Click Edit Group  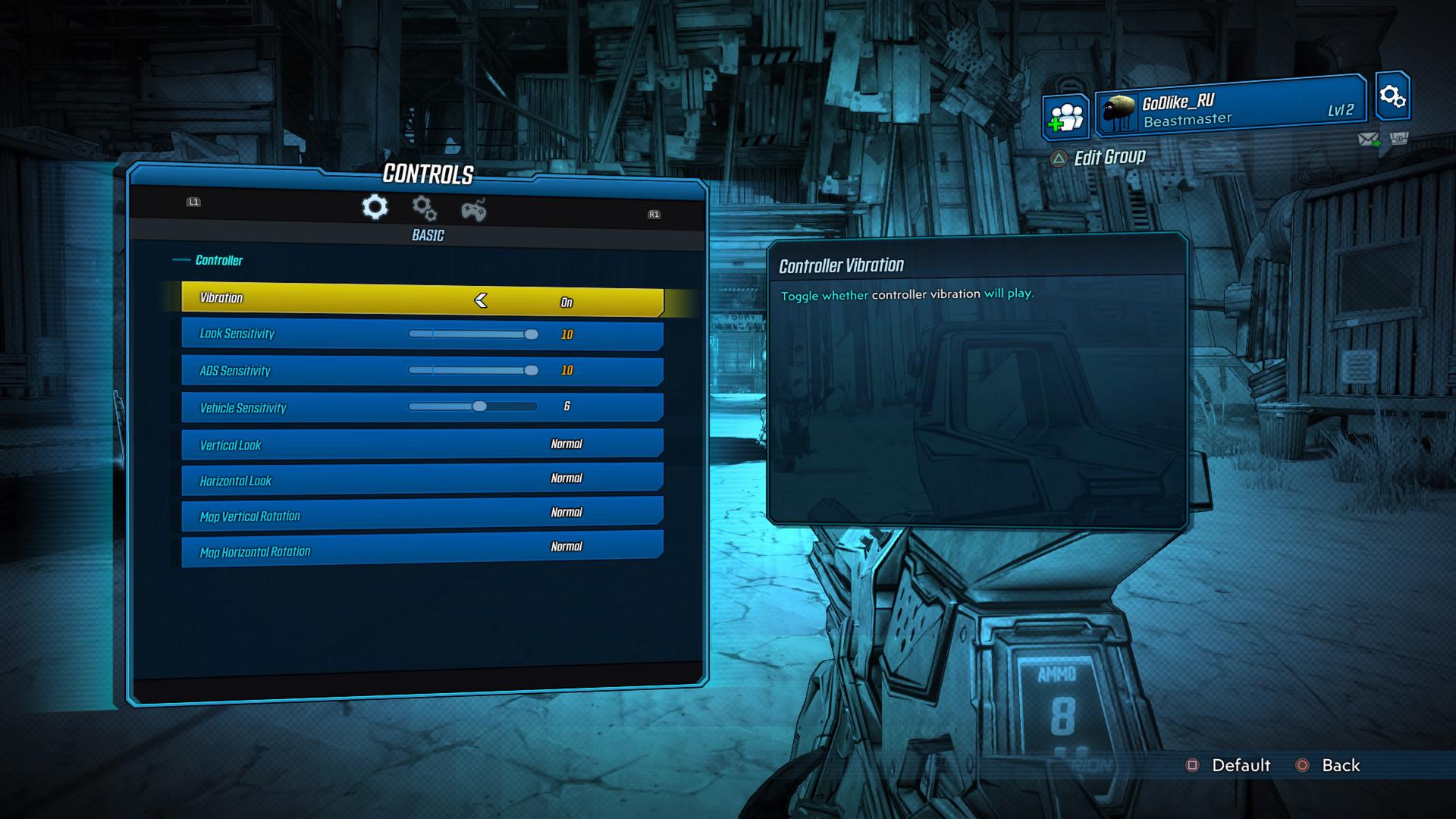coord(1099,158)
